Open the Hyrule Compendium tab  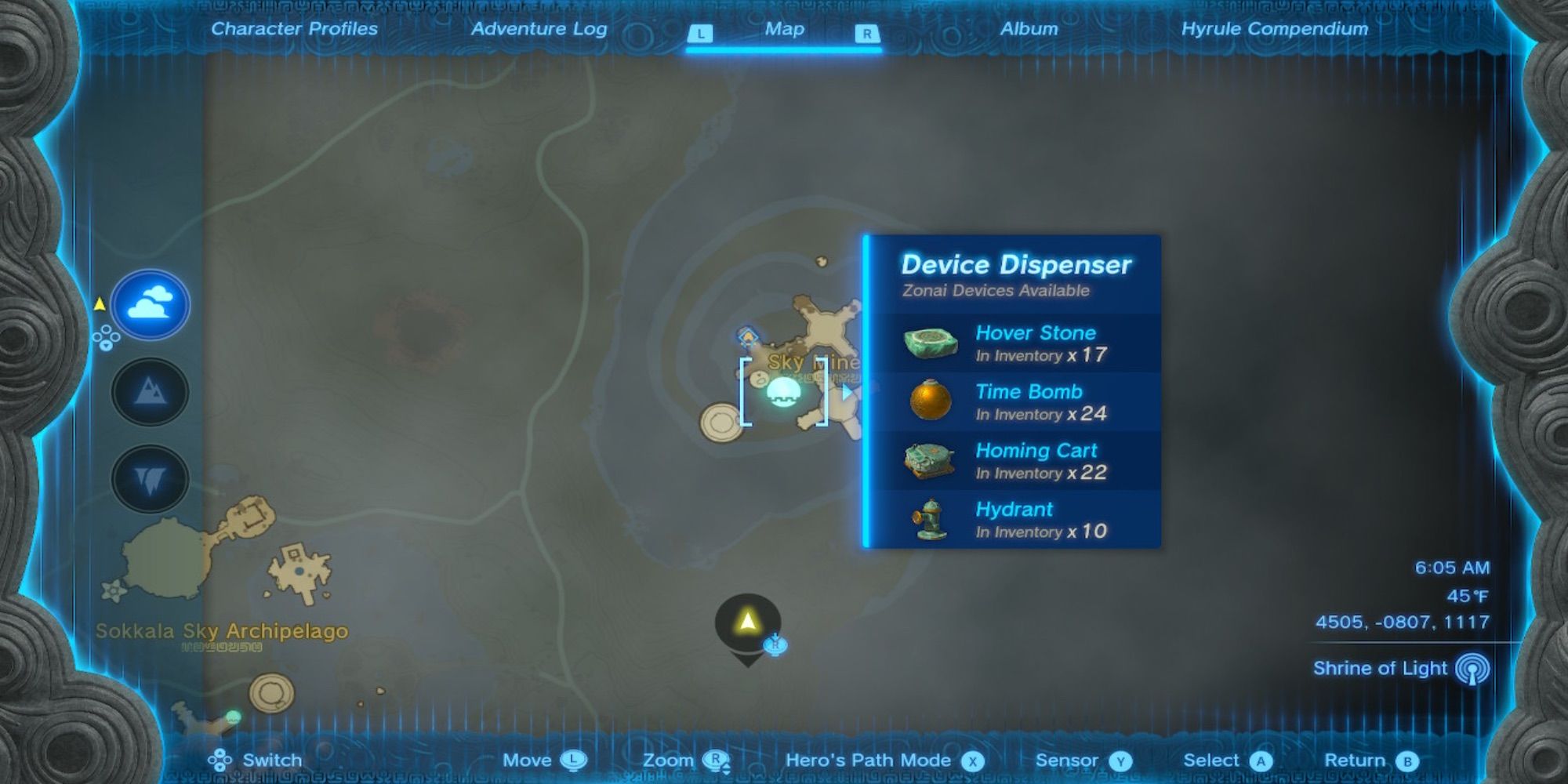point(1275,29)
